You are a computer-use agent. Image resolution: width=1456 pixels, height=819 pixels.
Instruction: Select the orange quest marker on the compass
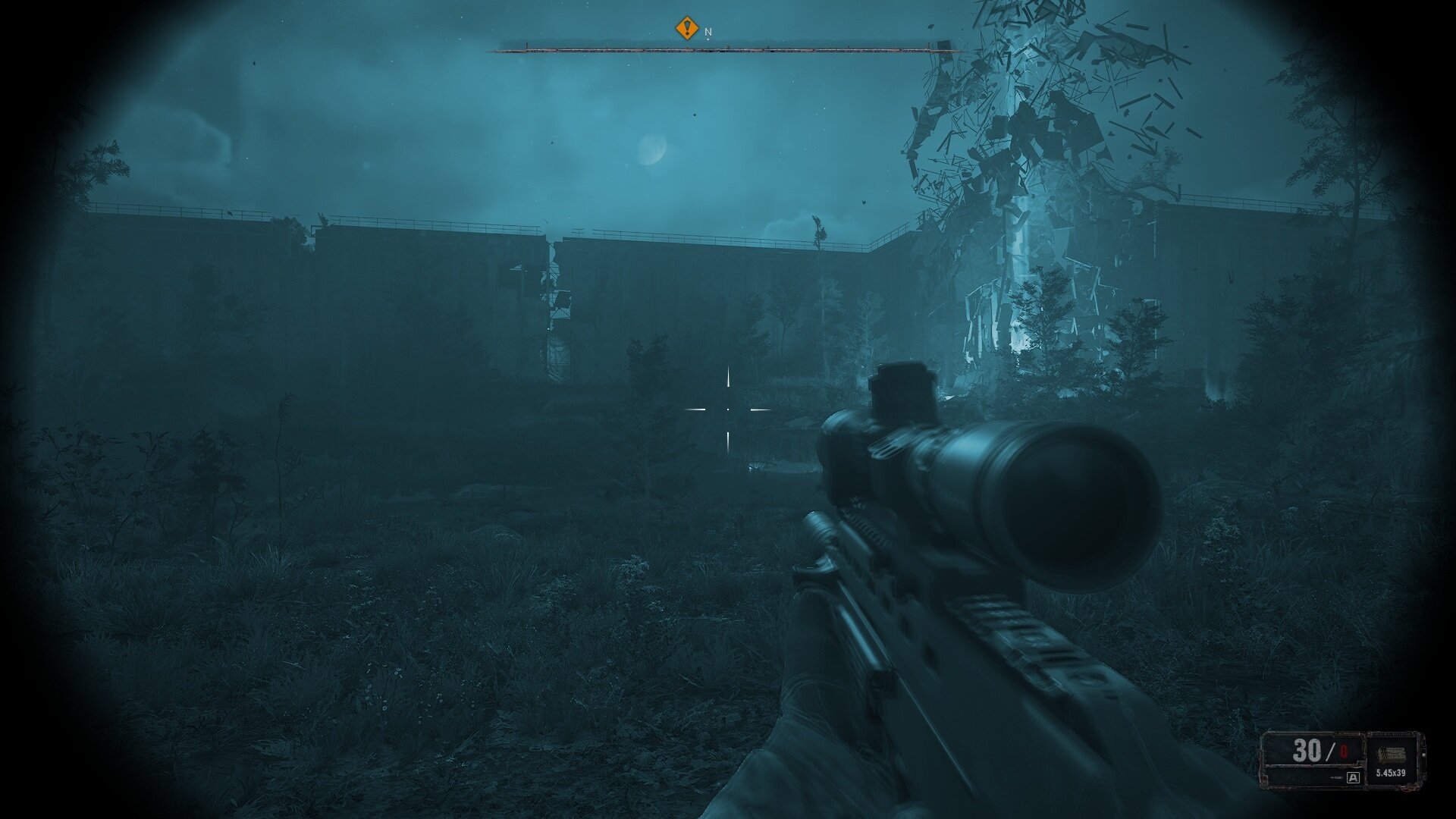point(686,29)
